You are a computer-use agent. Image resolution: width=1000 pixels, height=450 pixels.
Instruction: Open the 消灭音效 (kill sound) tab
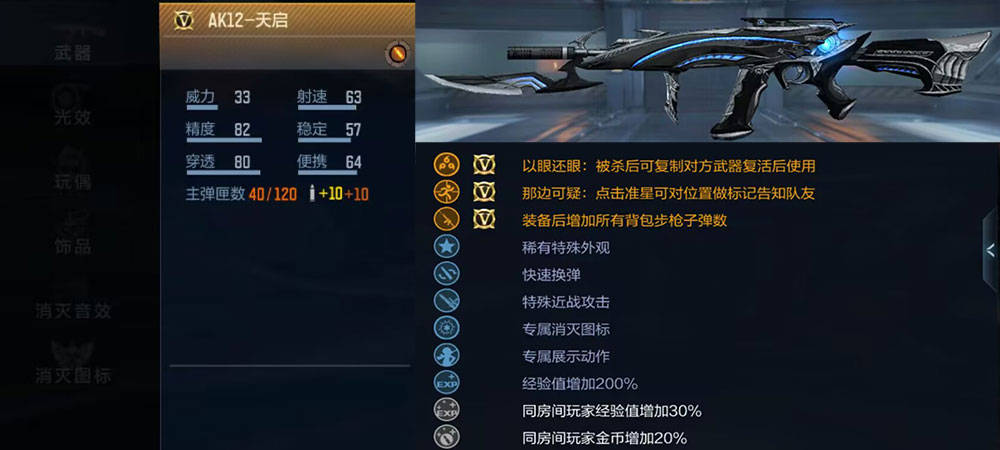(x=72, y=310)
